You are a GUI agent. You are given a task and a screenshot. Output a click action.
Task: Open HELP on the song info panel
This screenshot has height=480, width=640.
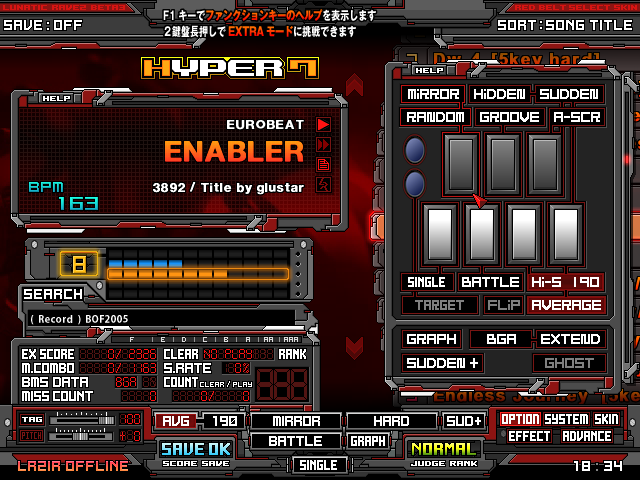(x=56, y=98)
